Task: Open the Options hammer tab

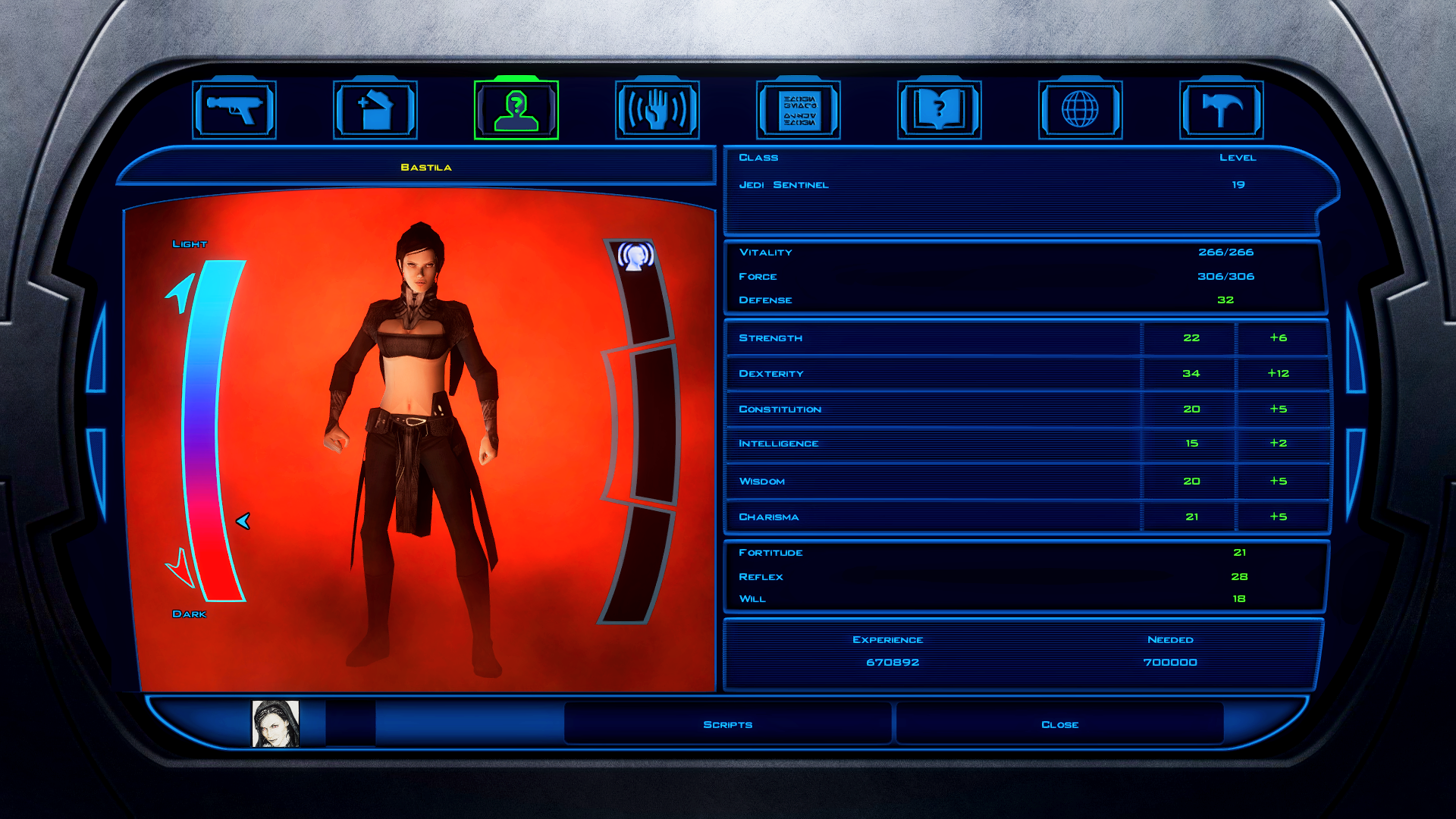Action: [1222, 110]
